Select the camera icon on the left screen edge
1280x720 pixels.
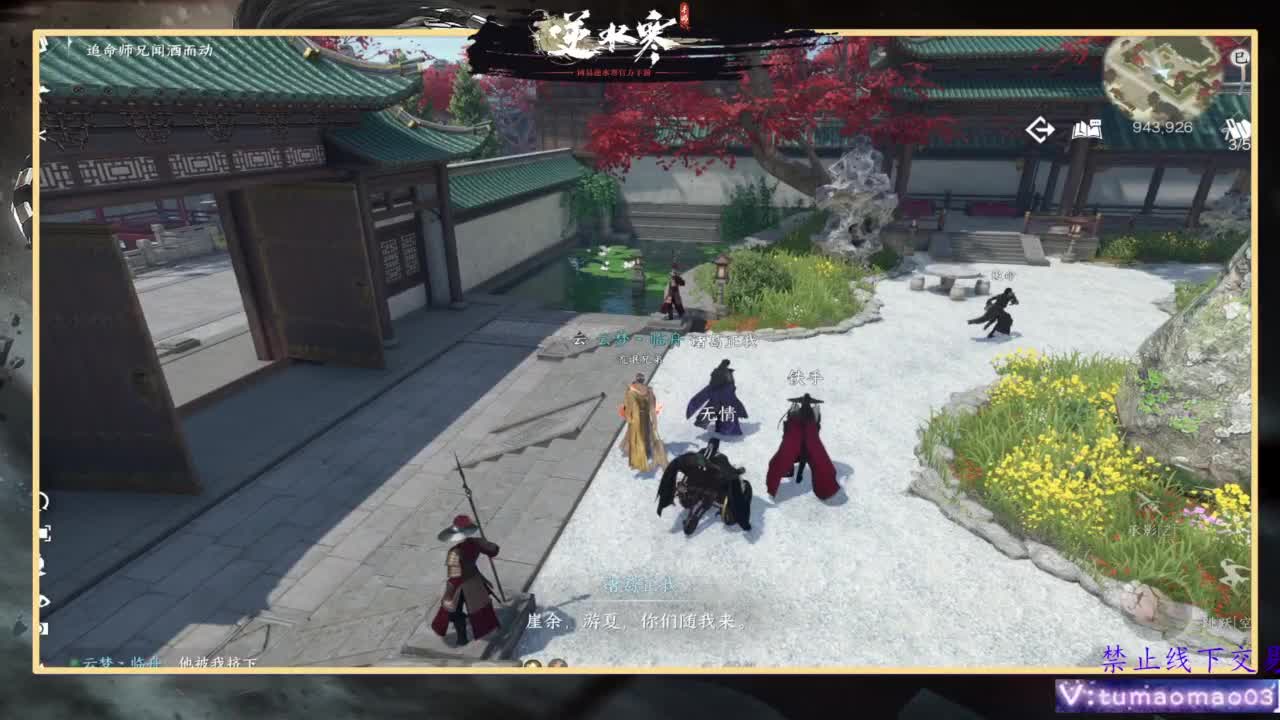[x=42, y=570]
